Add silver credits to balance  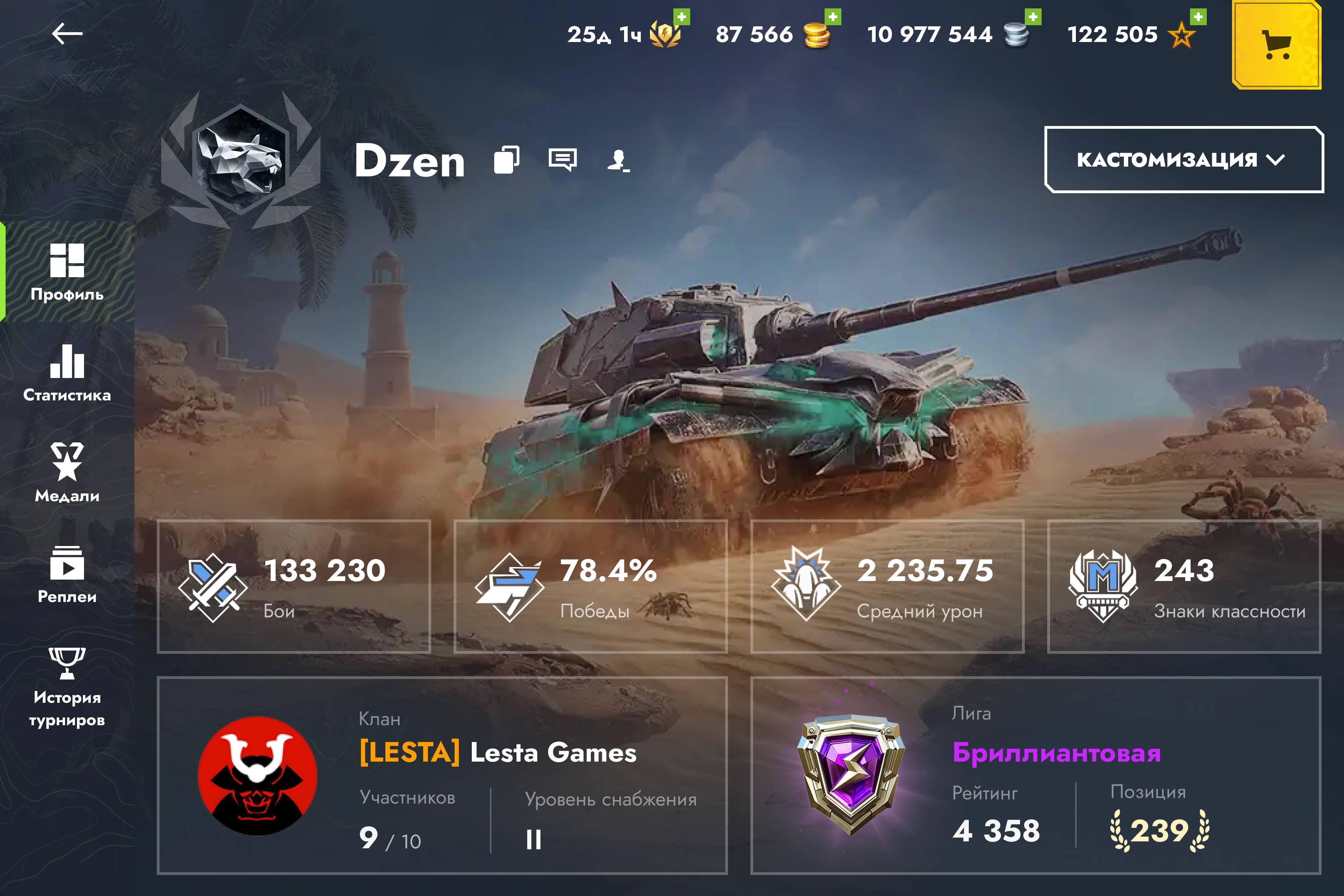[1032, 17]
